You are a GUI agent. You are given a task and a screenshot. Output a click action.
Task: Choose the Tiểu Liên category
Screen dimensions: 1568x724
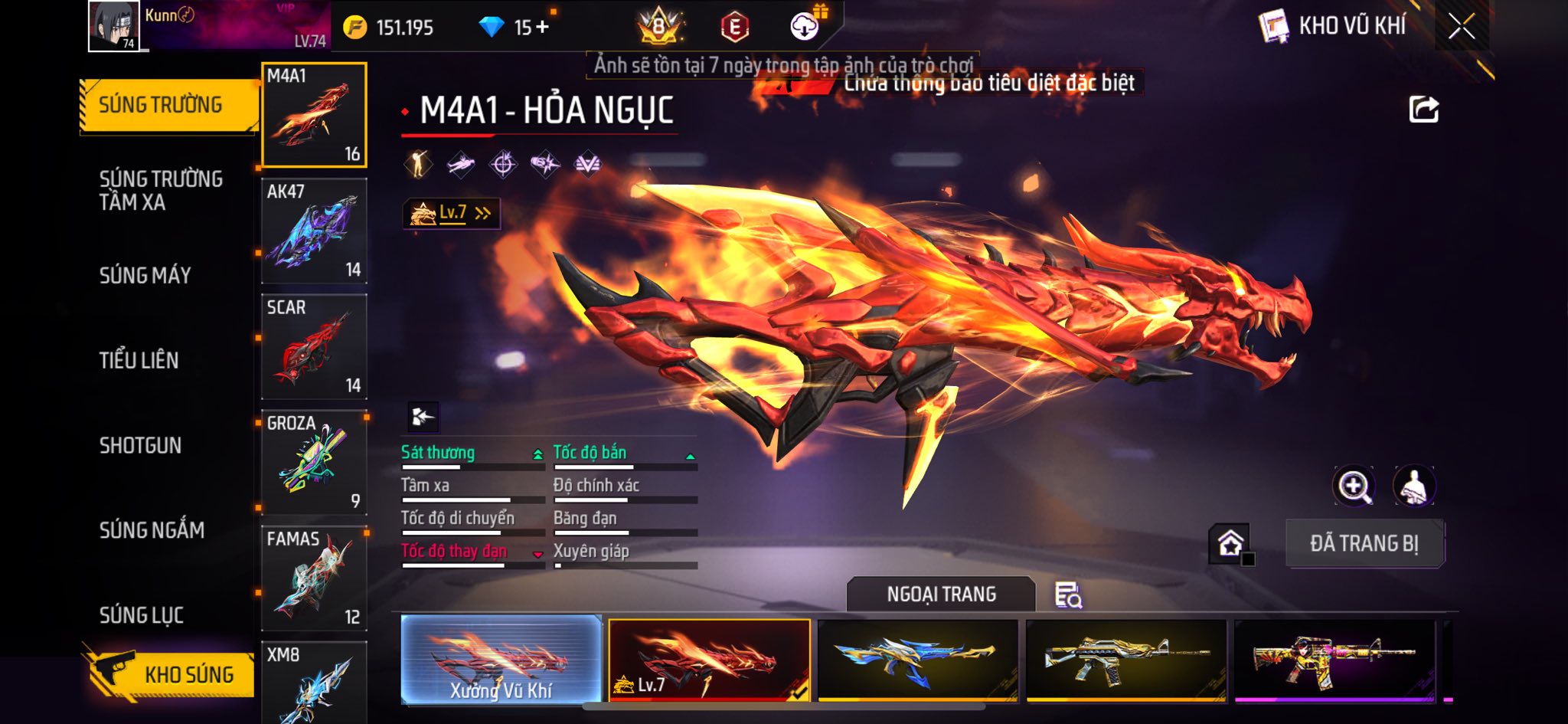[x=139, y=360]
